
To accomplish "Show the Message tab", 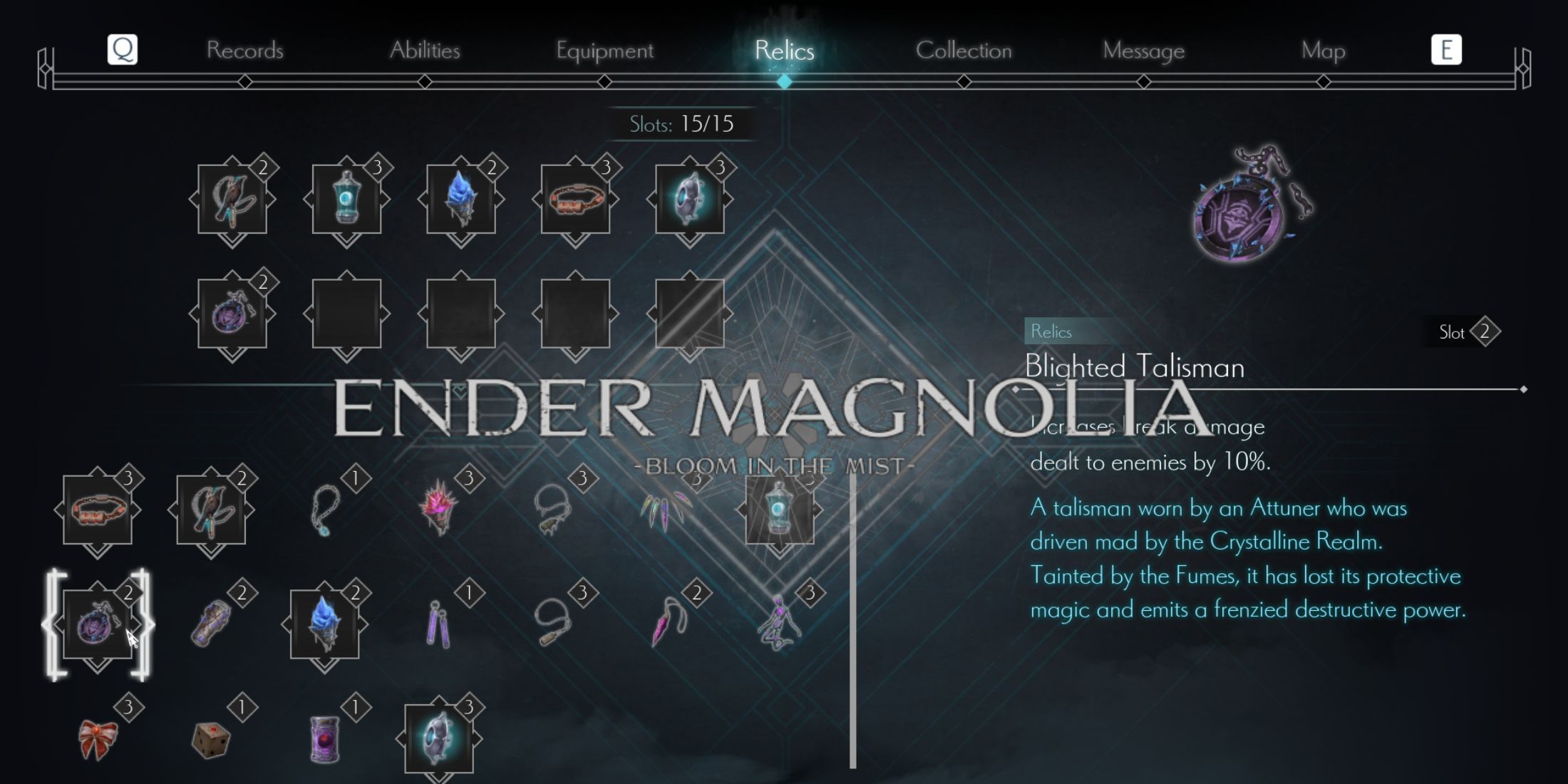I will tap(1143, 51).
